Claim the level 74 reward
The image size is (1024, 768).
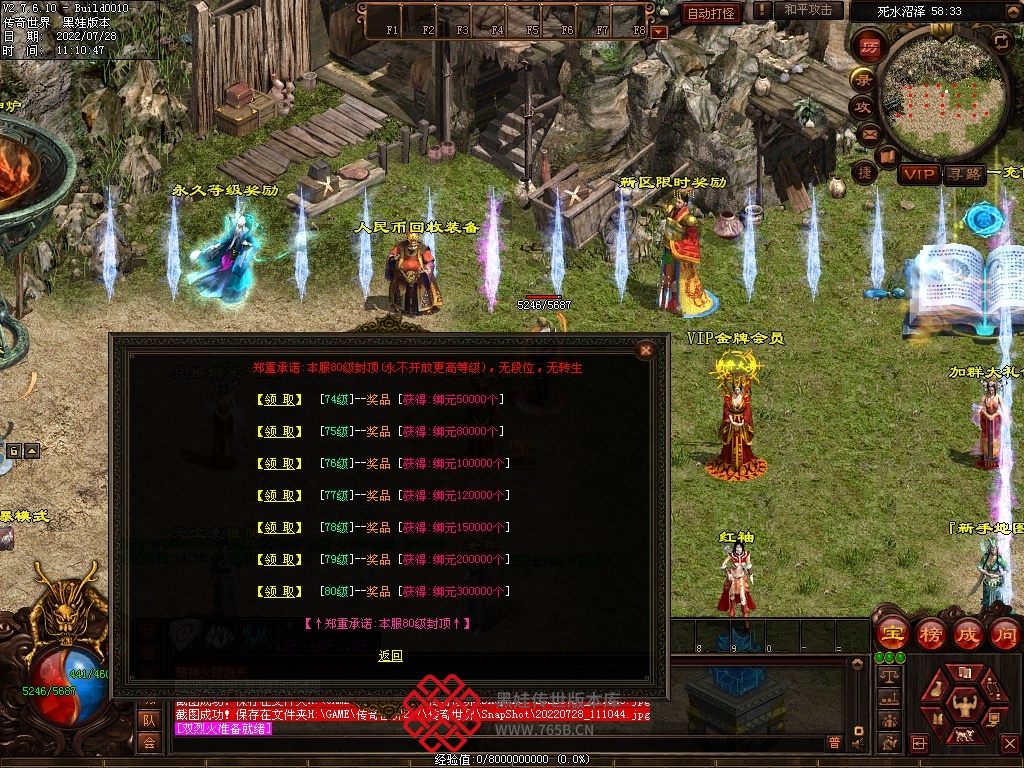pos(279,399)
